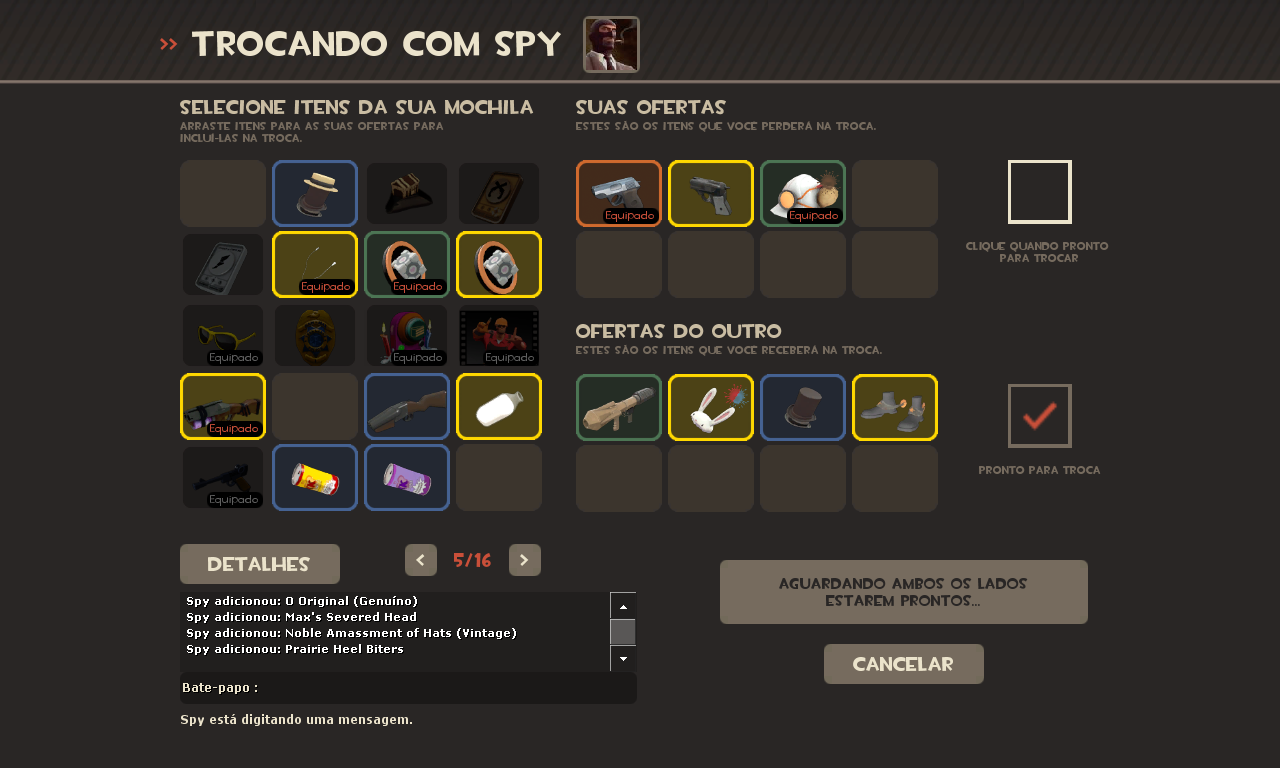Inspect Max's Severed Head rabbit item
This screenshot has width=1280, height=768.
click(711, 407)
